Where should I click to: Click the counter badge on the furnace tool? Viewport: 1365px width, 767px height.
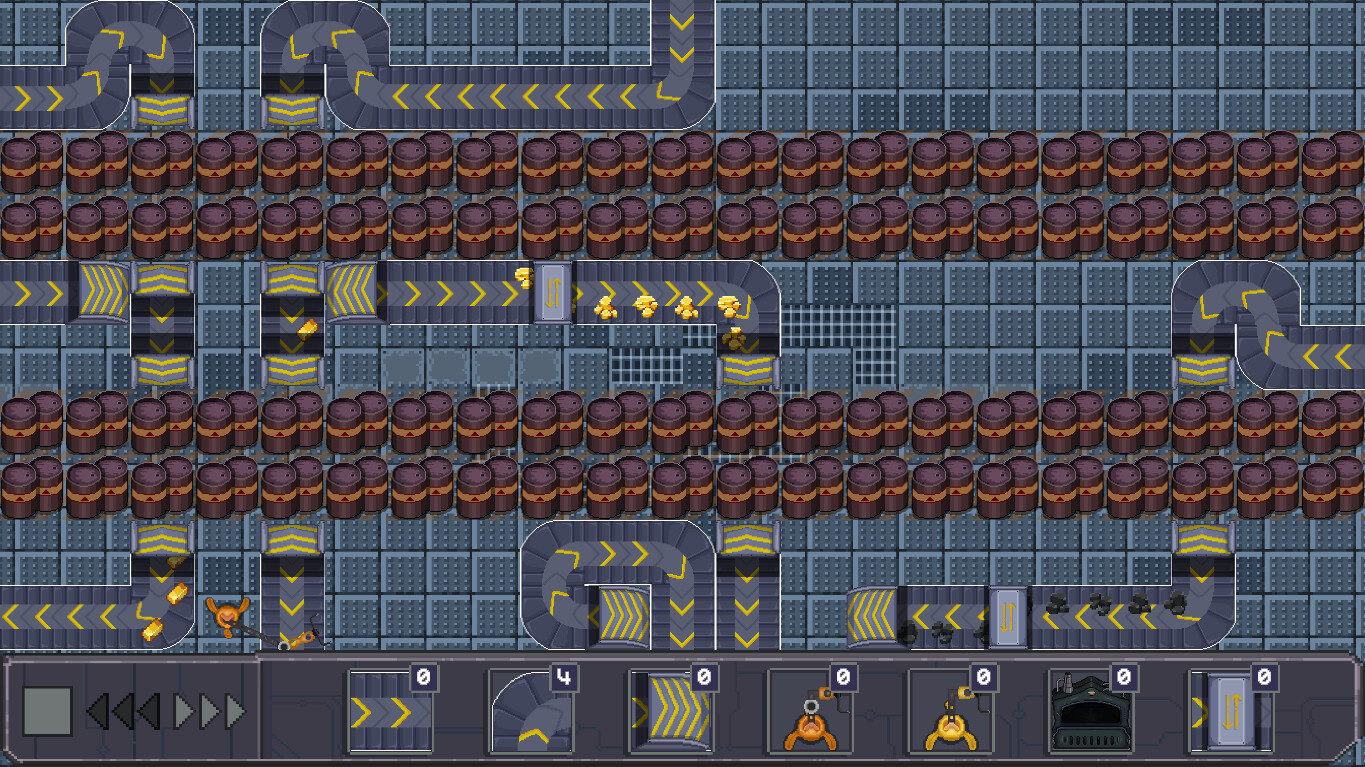(1122, 679)
